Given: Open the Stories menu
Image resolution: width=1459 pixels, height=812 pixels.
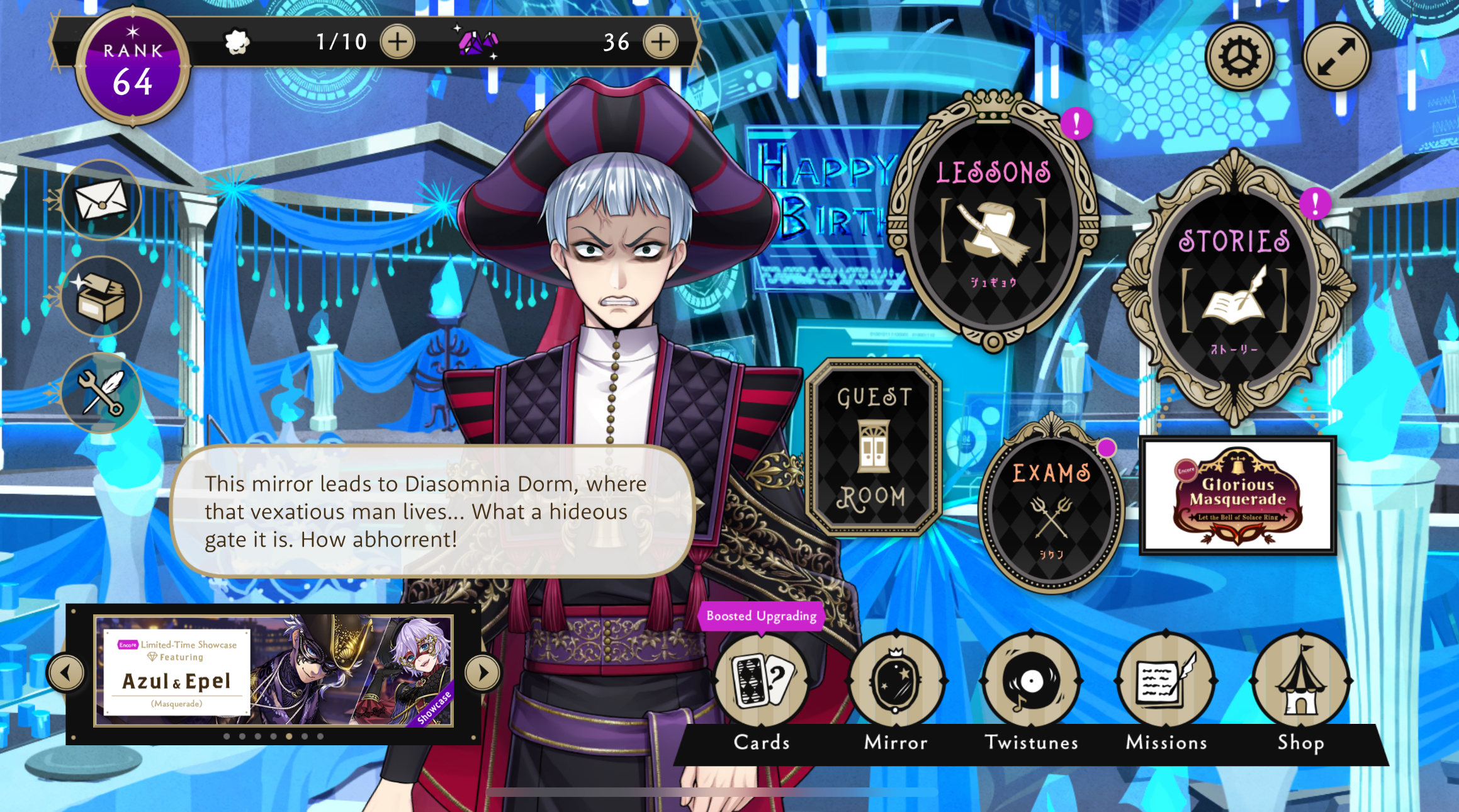Looking at the screenshot, I should tap(1234, 290).
